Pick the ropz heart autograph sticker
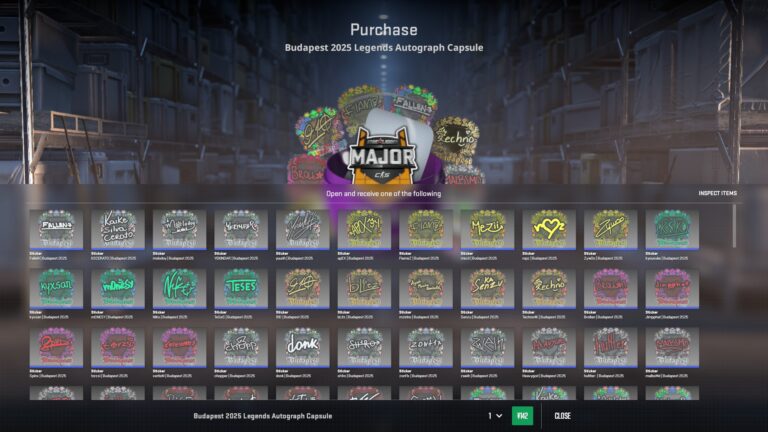768x432 pixels. coord(549,229)
